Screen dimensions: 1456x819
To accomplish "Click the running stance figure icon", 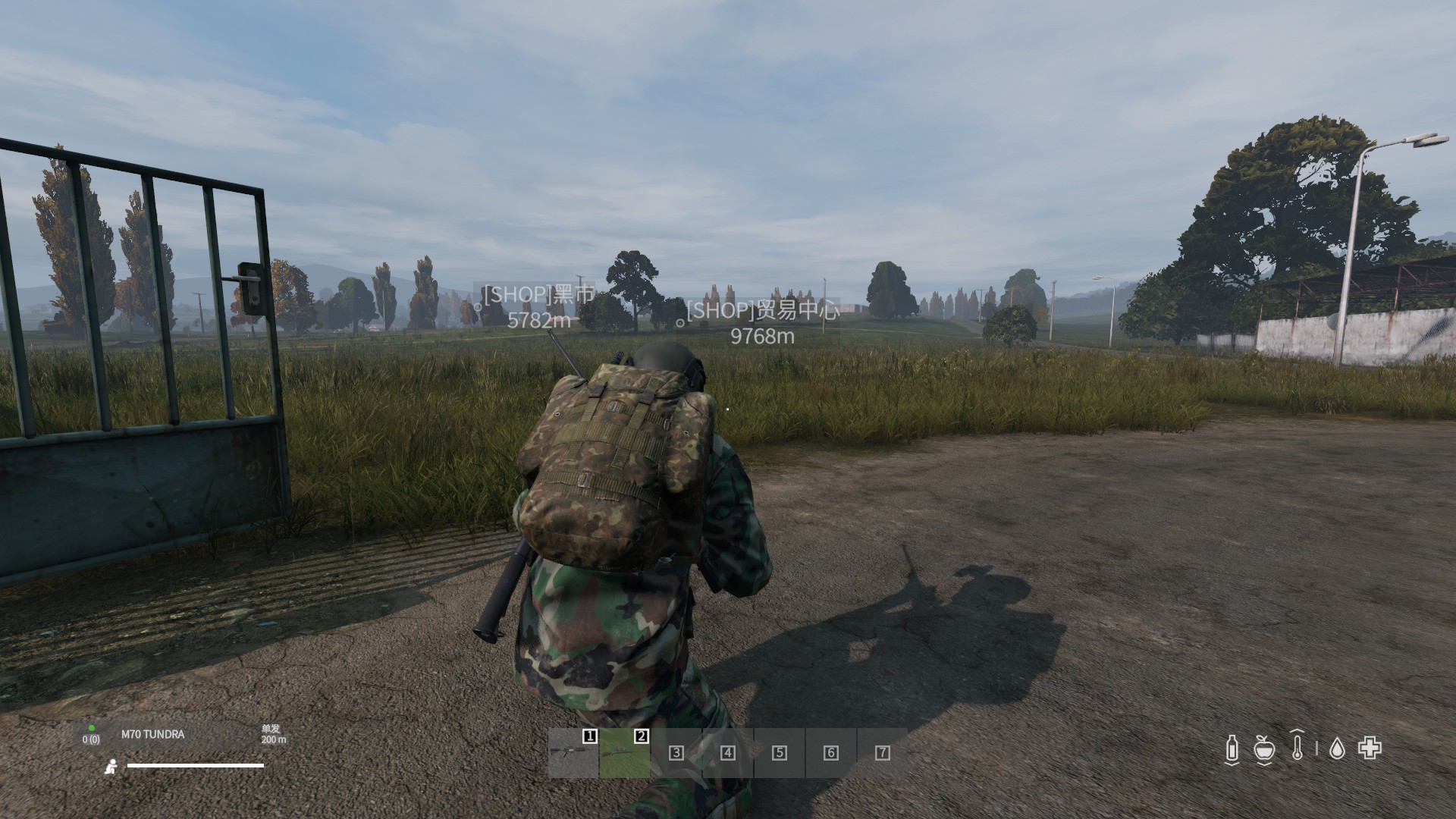I will point(111,767).
